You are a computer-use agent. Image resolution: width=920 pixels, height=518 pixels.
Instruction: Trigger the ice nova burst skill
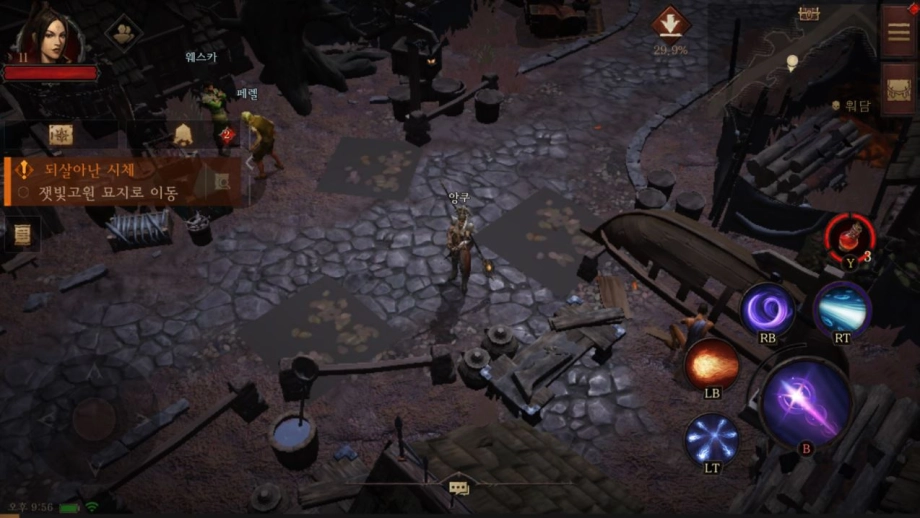711,439
